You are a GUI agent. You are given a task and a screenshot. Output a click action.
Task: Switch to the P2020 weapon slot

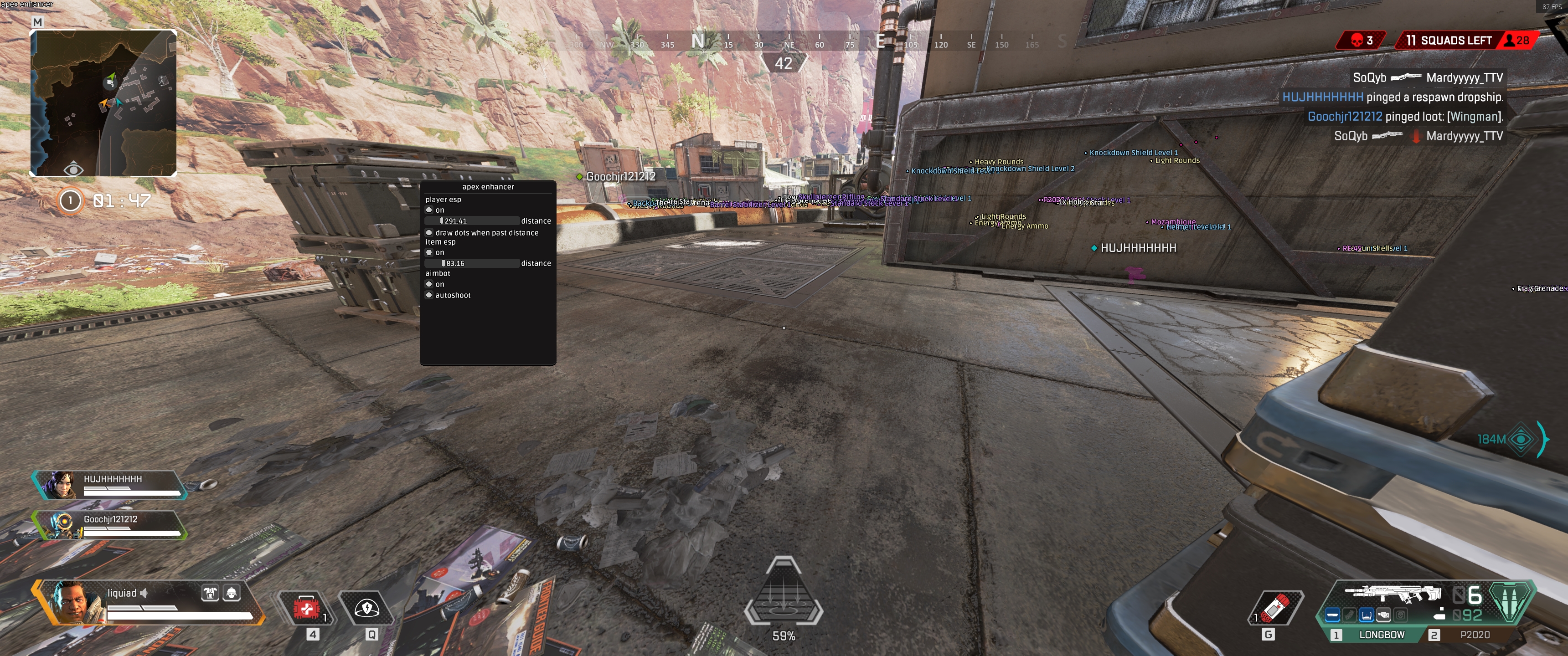pos(1474,635)
